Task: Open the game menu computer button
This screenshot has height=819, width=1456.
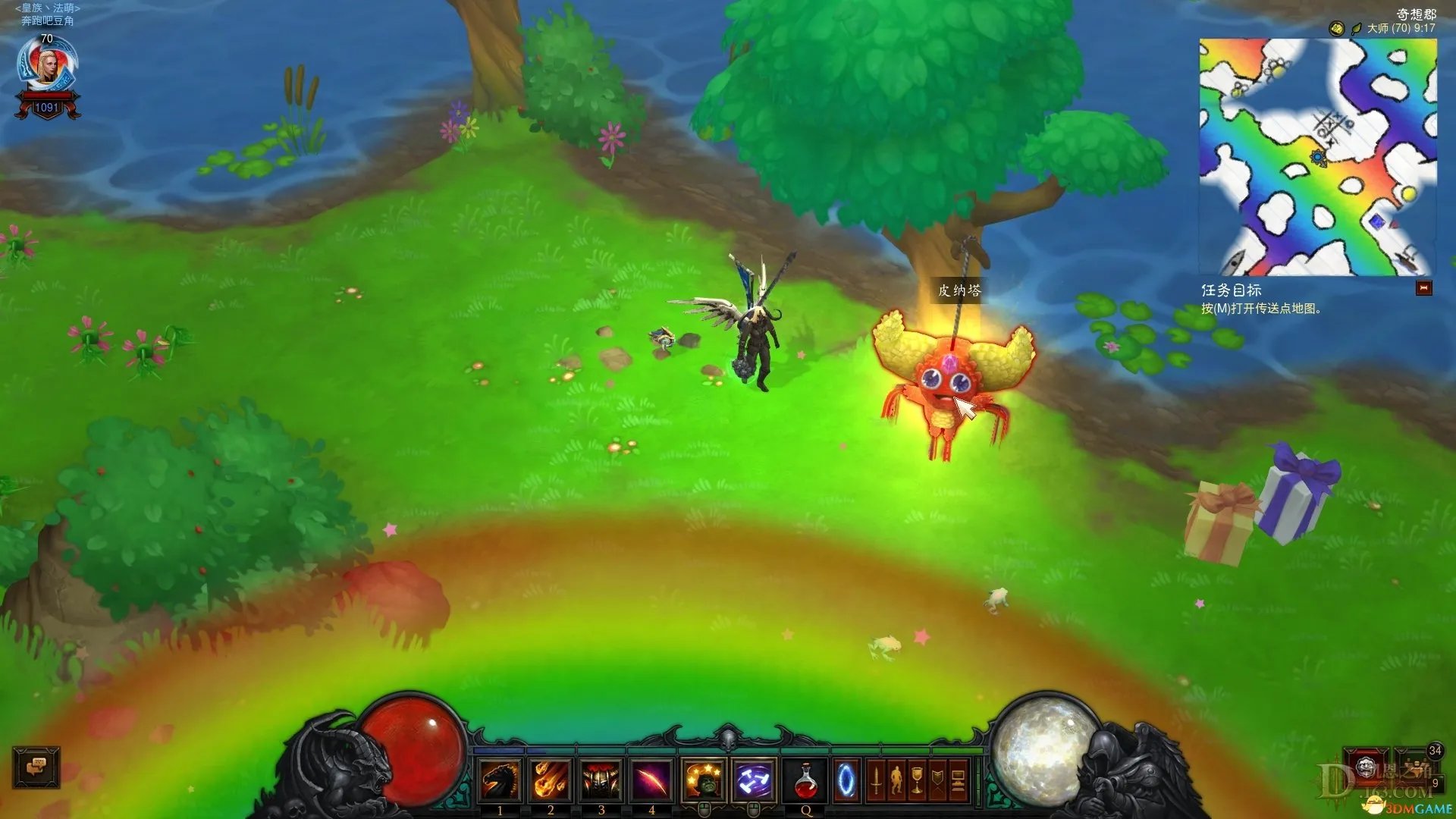Action: 958,780
